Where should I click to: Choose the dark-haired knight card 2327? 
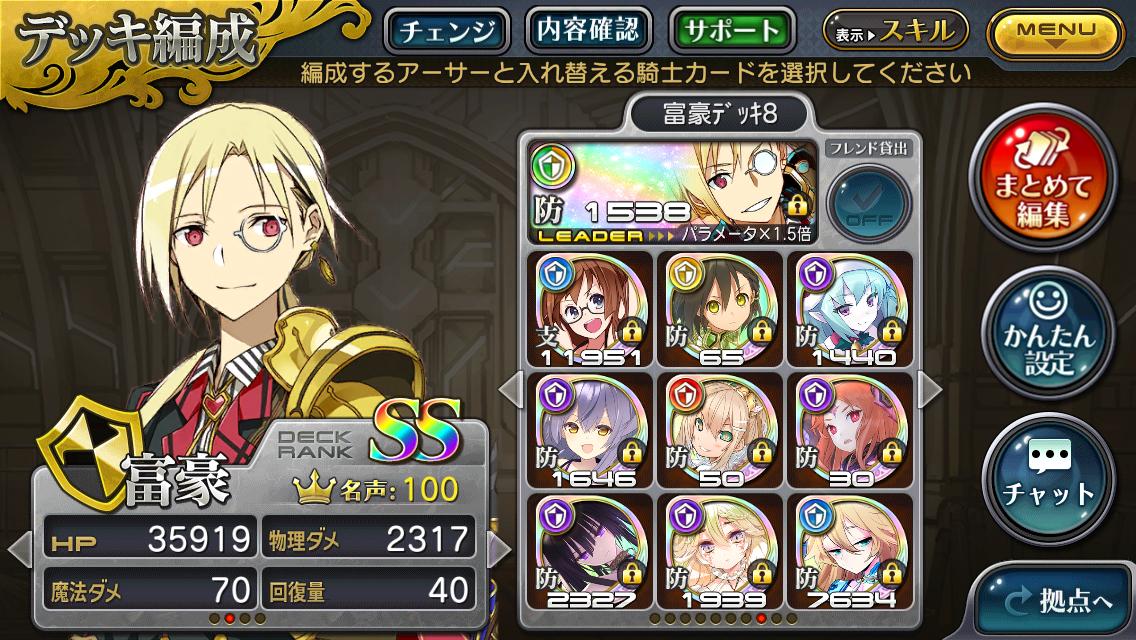click(x=592, y=552)
